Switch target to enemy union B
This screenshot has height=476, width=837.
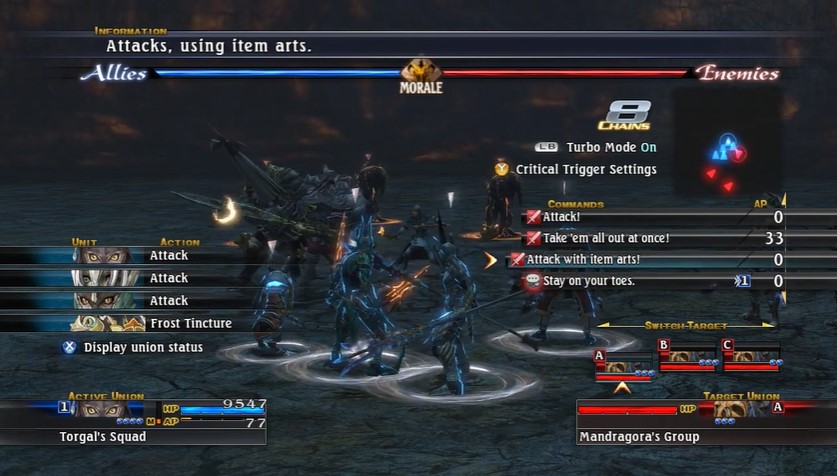(688, 357)
